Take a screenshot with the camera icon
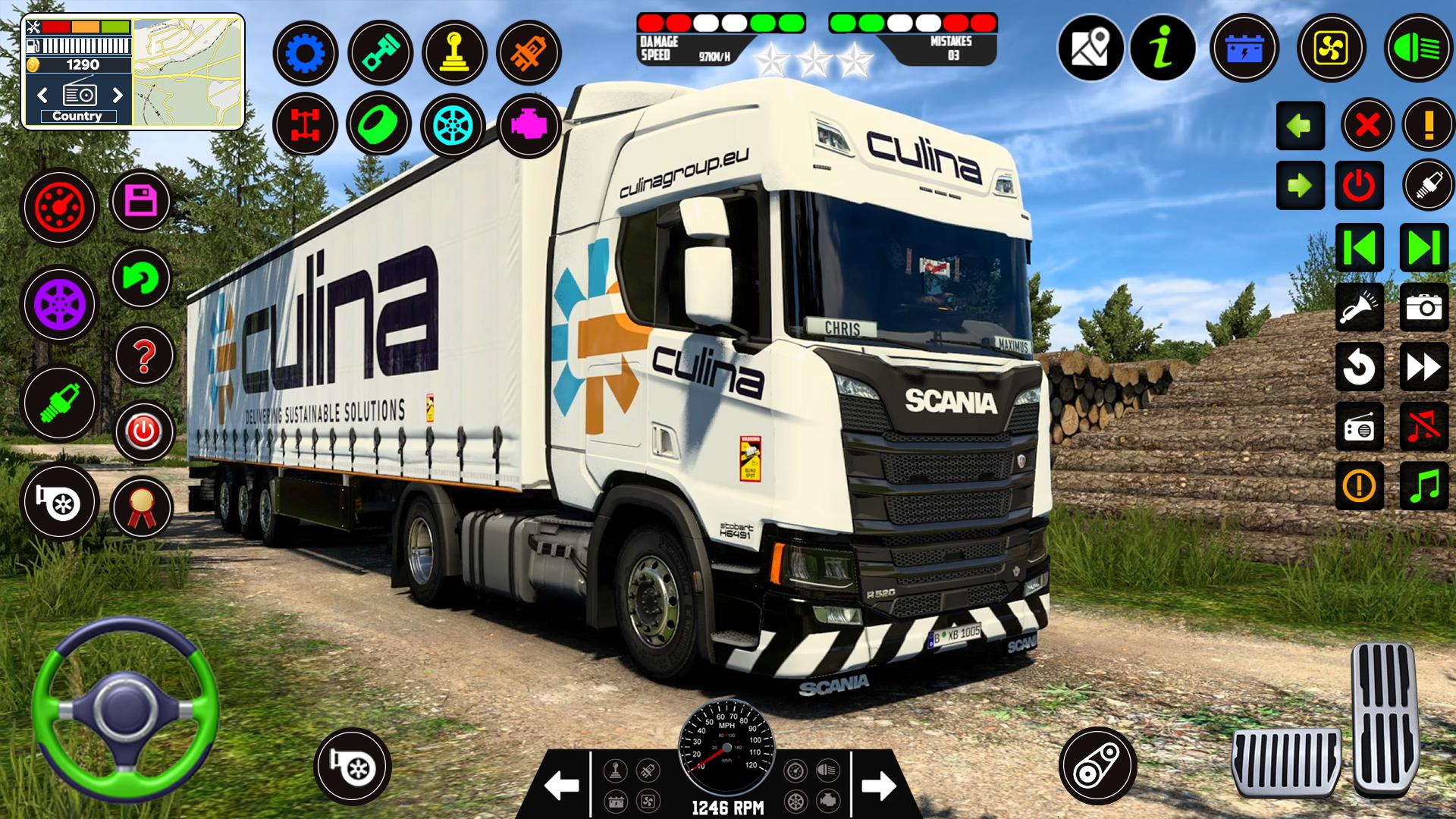The height and width of the screenshot is (819, 1456). 1423,307
